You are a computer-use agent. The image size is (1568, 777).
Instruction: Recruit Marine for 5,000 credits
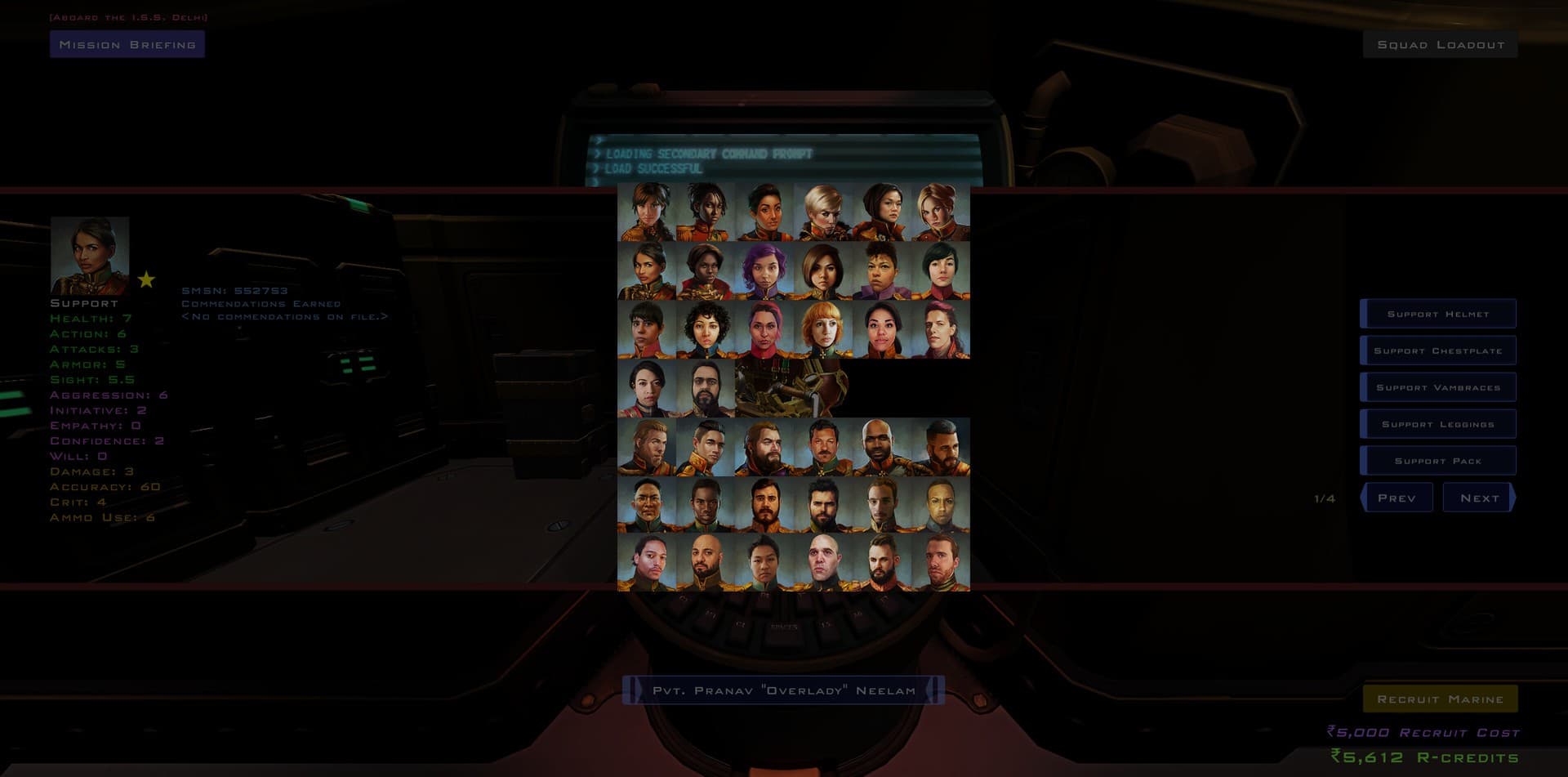1439,699
